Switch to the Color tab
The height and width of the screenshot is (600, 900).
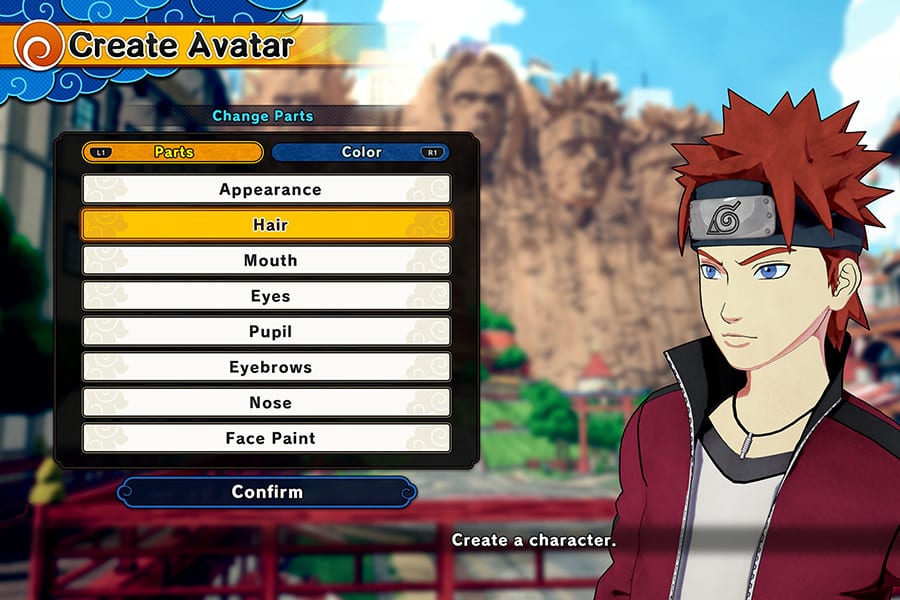click(361, 153)
